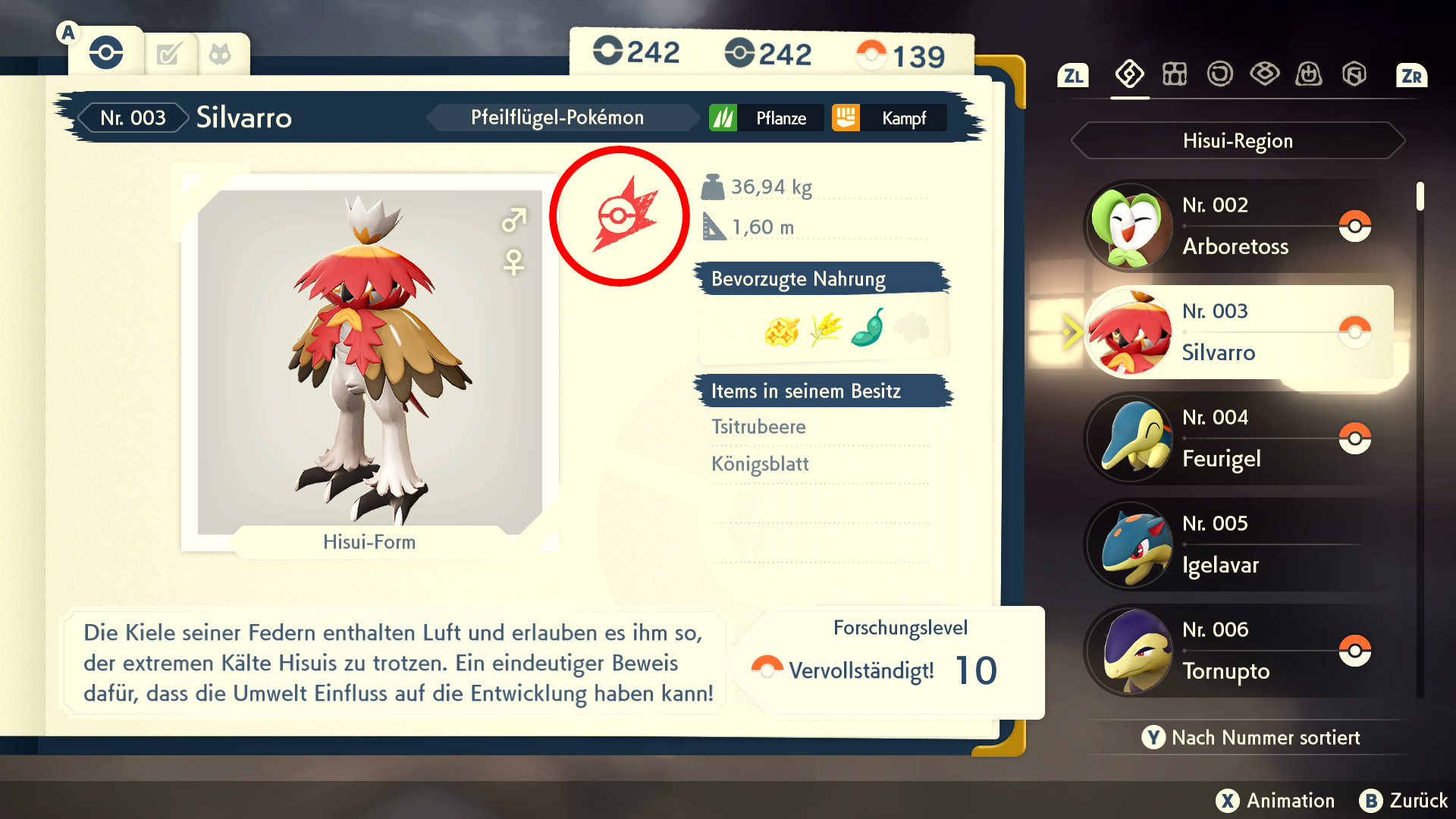
Task: Open the research tasks checklist tab
Action: [169, 55]
